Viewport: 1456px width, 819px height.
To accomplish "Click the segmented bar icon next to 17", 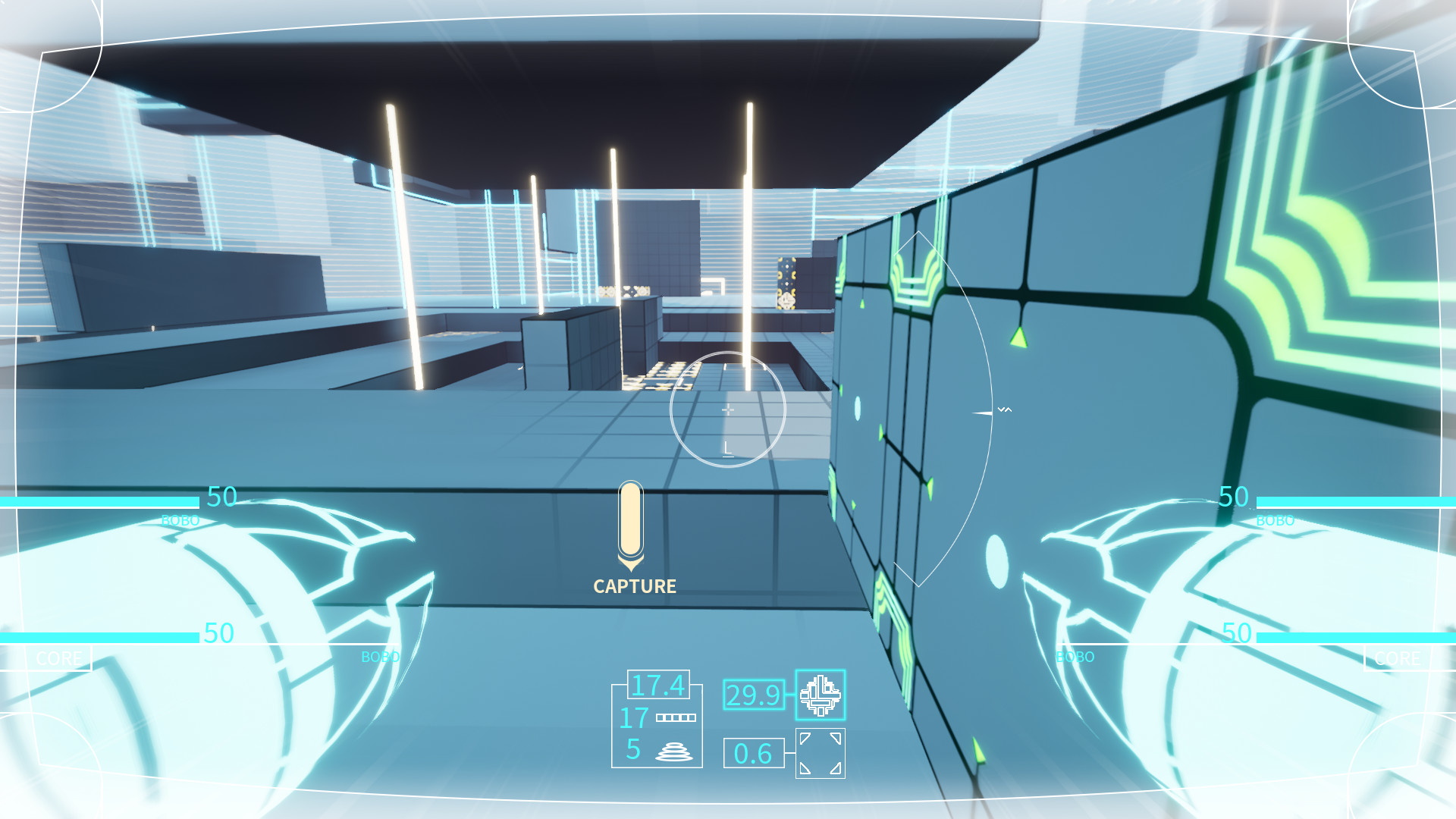I will (x=676, y=716).
